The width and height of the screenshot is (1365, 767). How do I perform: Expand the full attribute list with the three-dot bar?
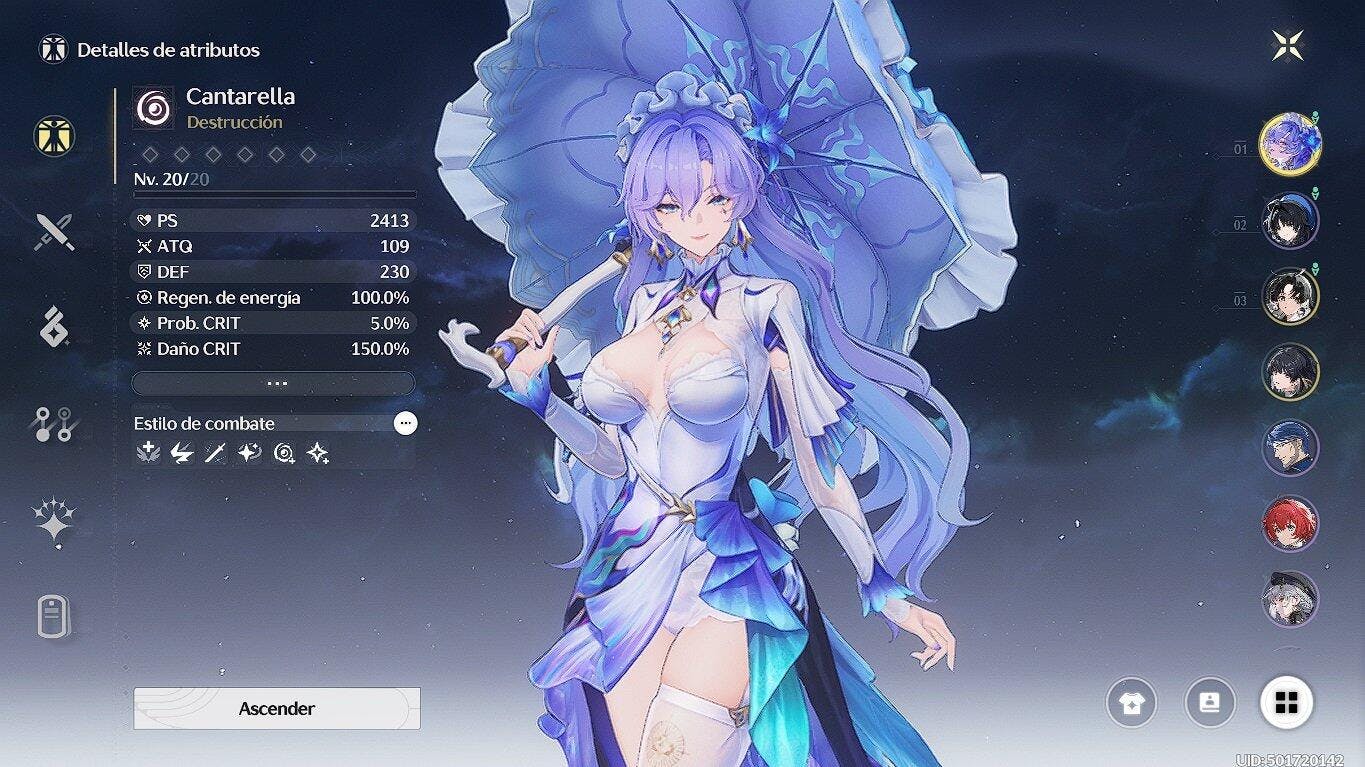point(273,383)
